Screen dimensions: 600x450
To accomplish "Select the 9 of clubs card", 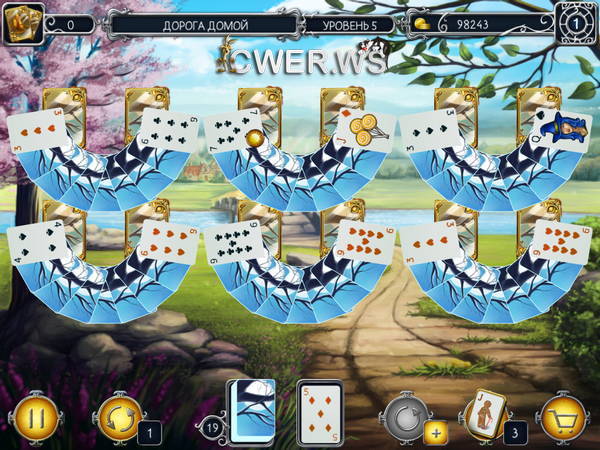I will (233, 245).
